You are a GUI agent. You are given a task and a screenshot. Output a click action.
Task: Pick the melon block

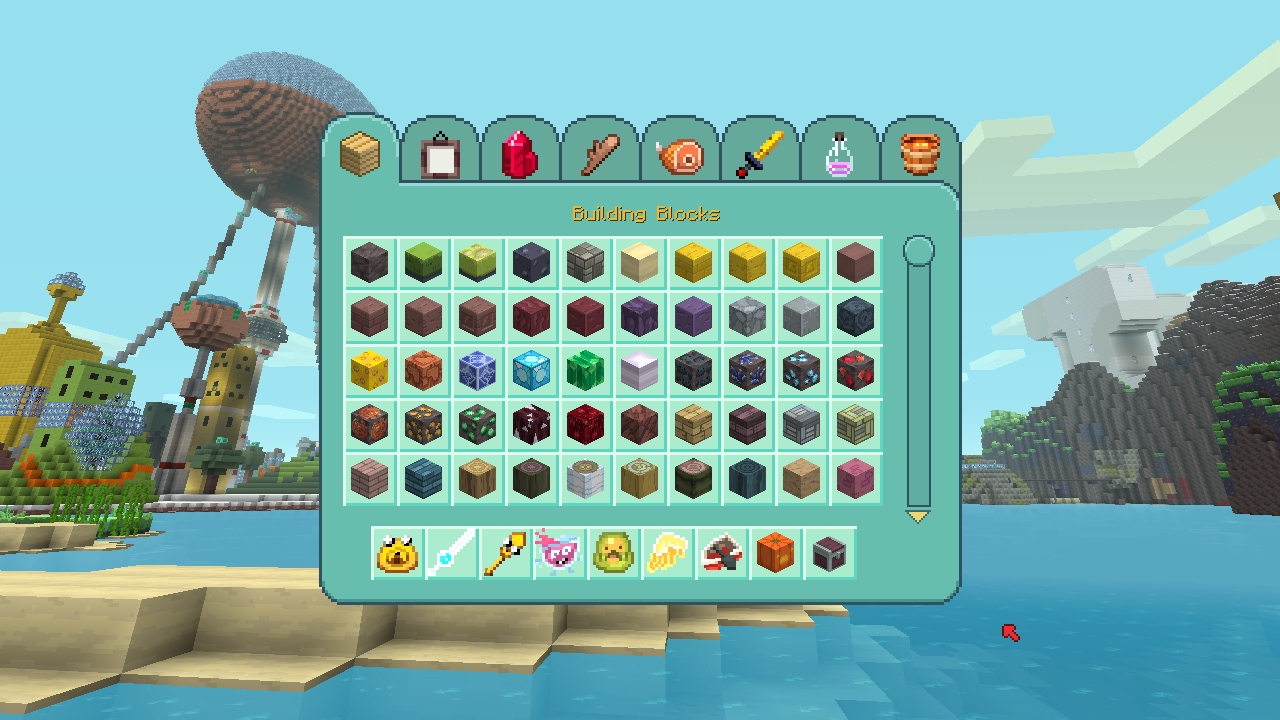[x=585, y=370]
